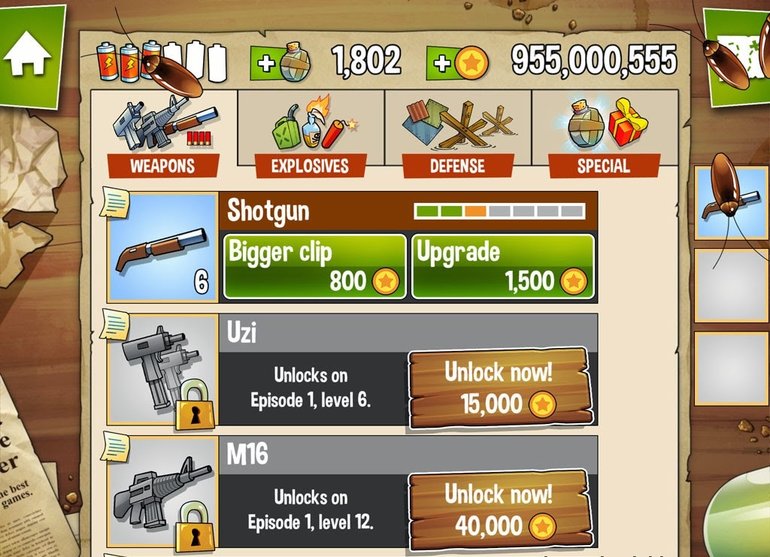The height and width of the screenshot is (557, 770).
Task: Unlock the Uzi now for 15,000
Action: 499,388
